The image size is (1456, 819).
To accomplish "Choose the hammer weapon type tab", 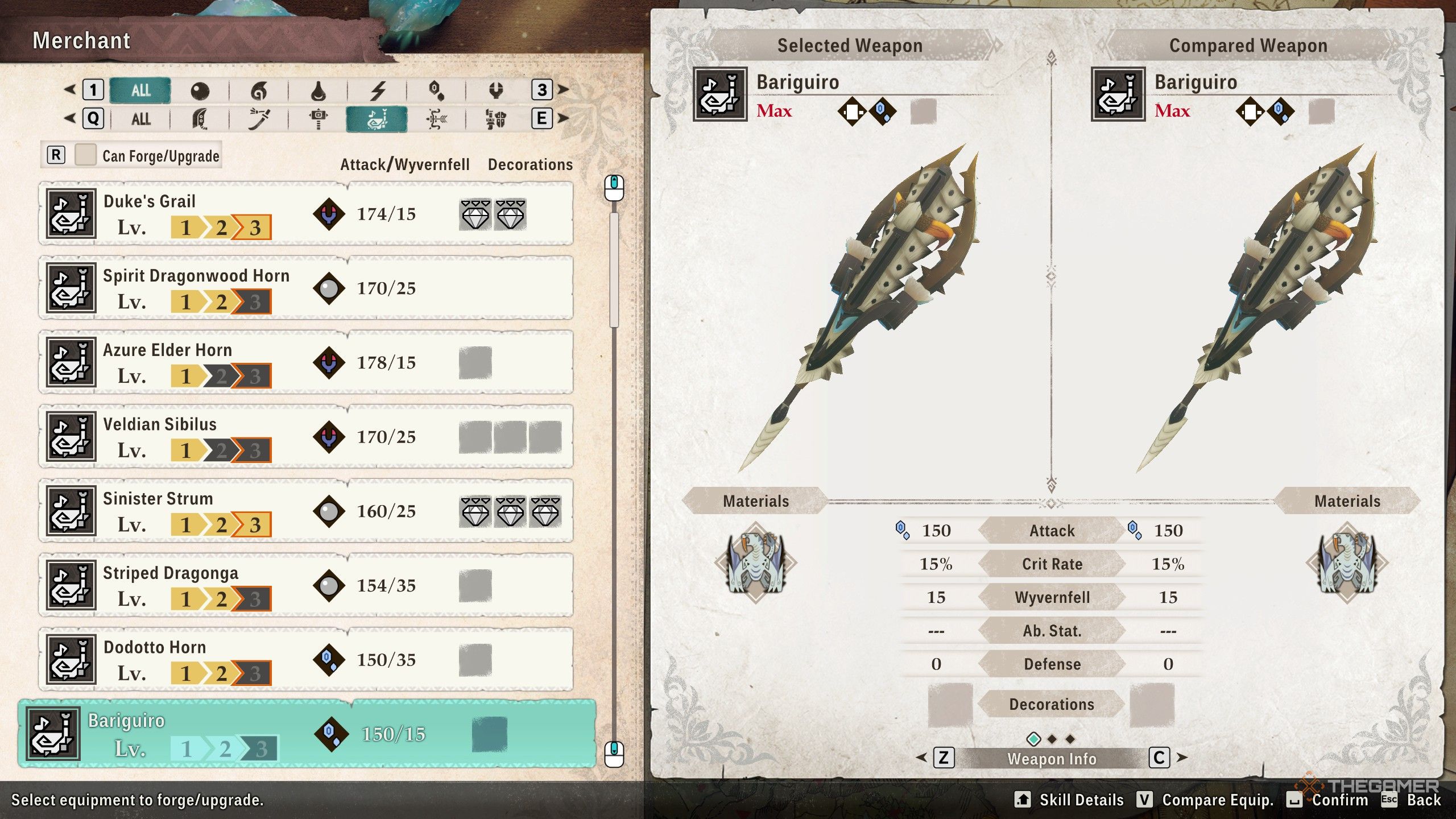I will [x=318, y=119].
